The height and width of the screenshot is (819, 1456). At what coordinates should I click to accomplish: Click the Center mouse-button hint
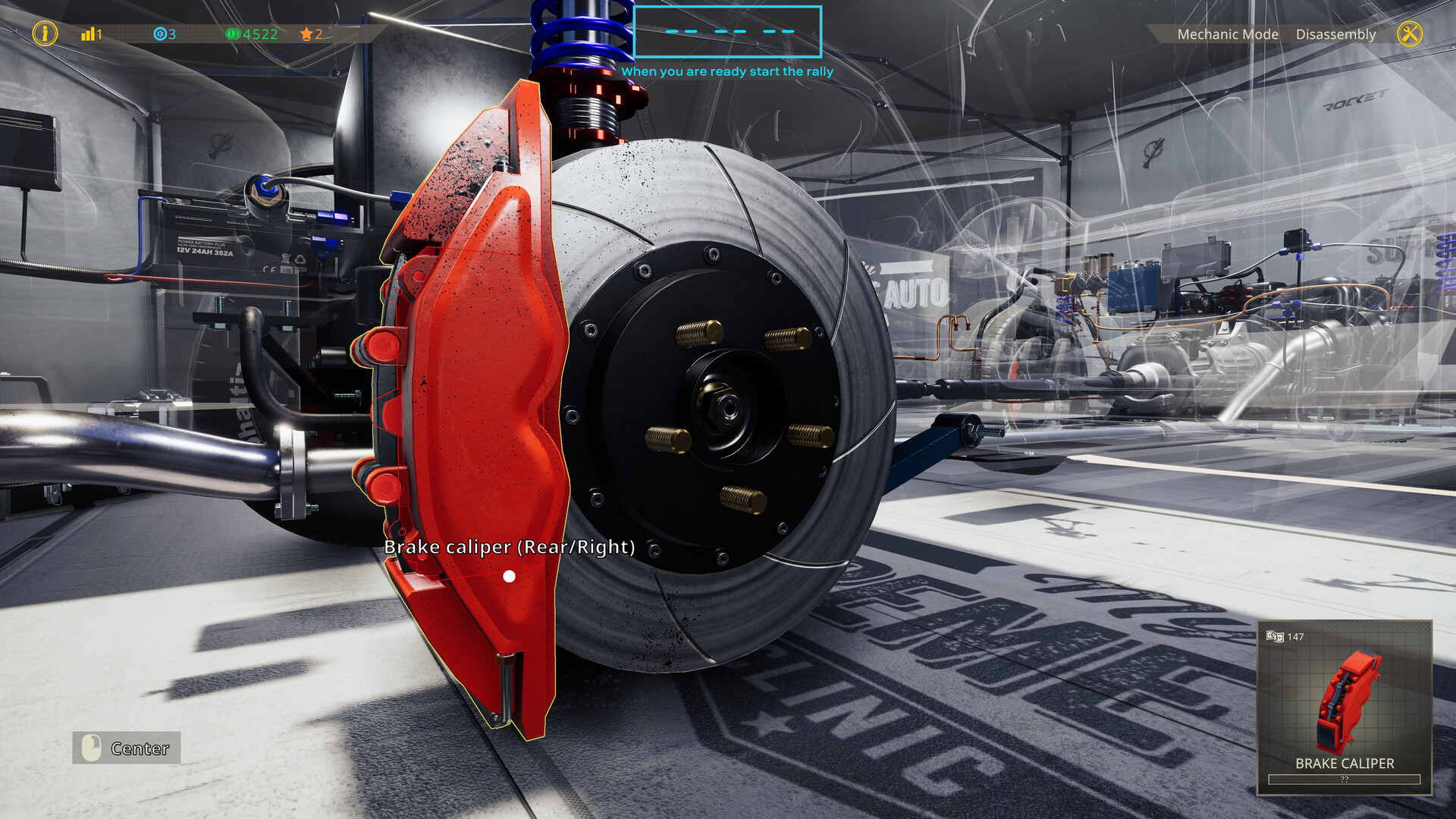tap(125, 749)
